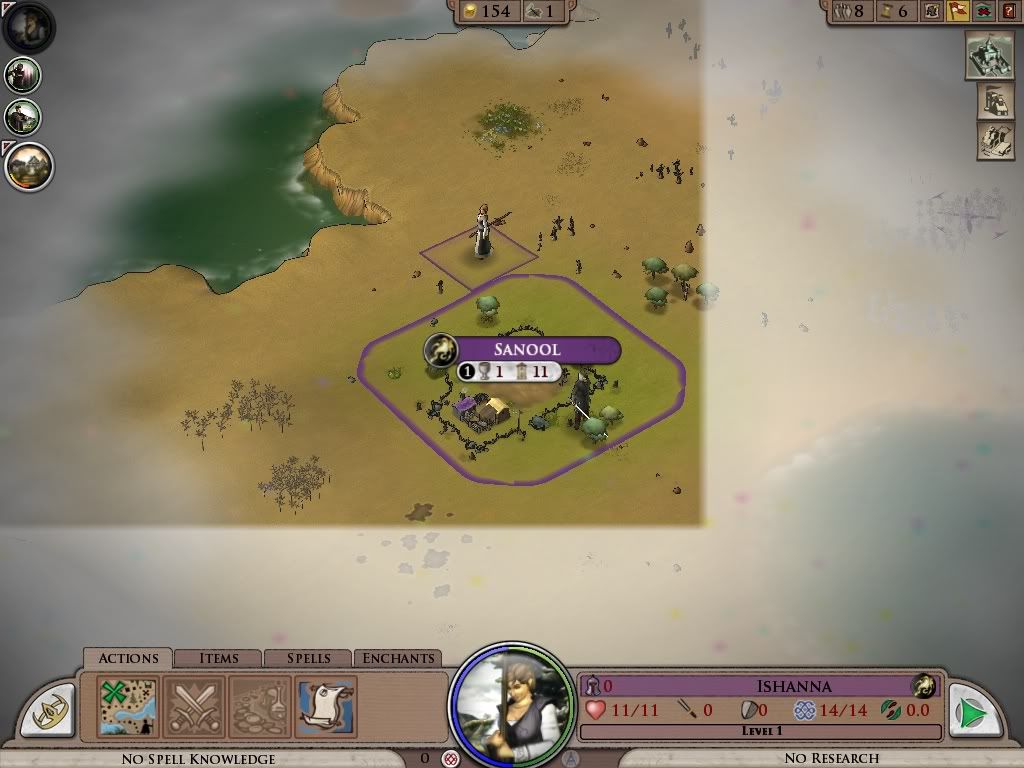This screenshot has width=1024, height=768.
Task: Open the Spells tab
Action: [x=308, y=658]
